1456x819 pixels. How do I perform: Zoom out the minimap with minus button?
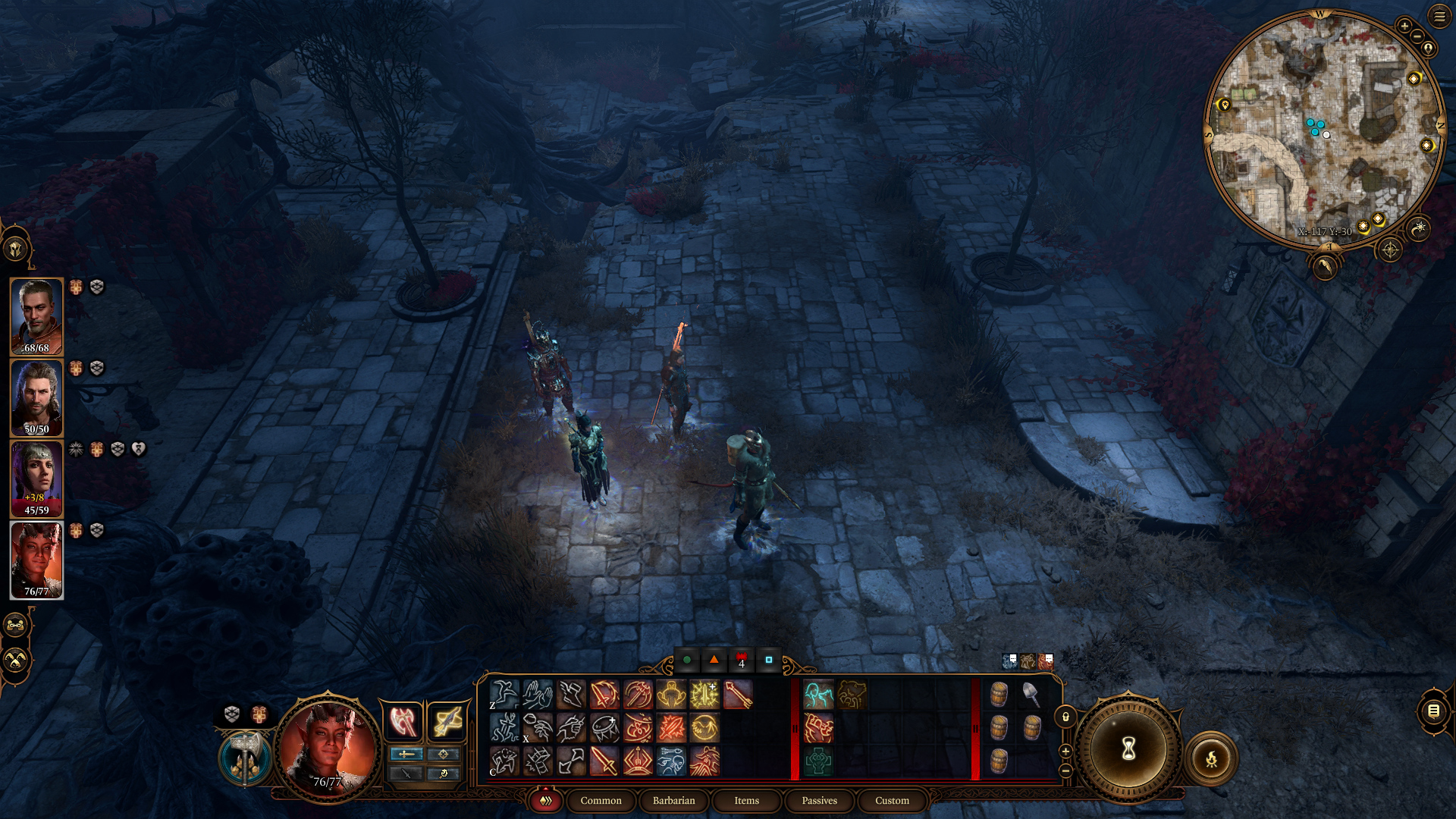coord(1417,38)
